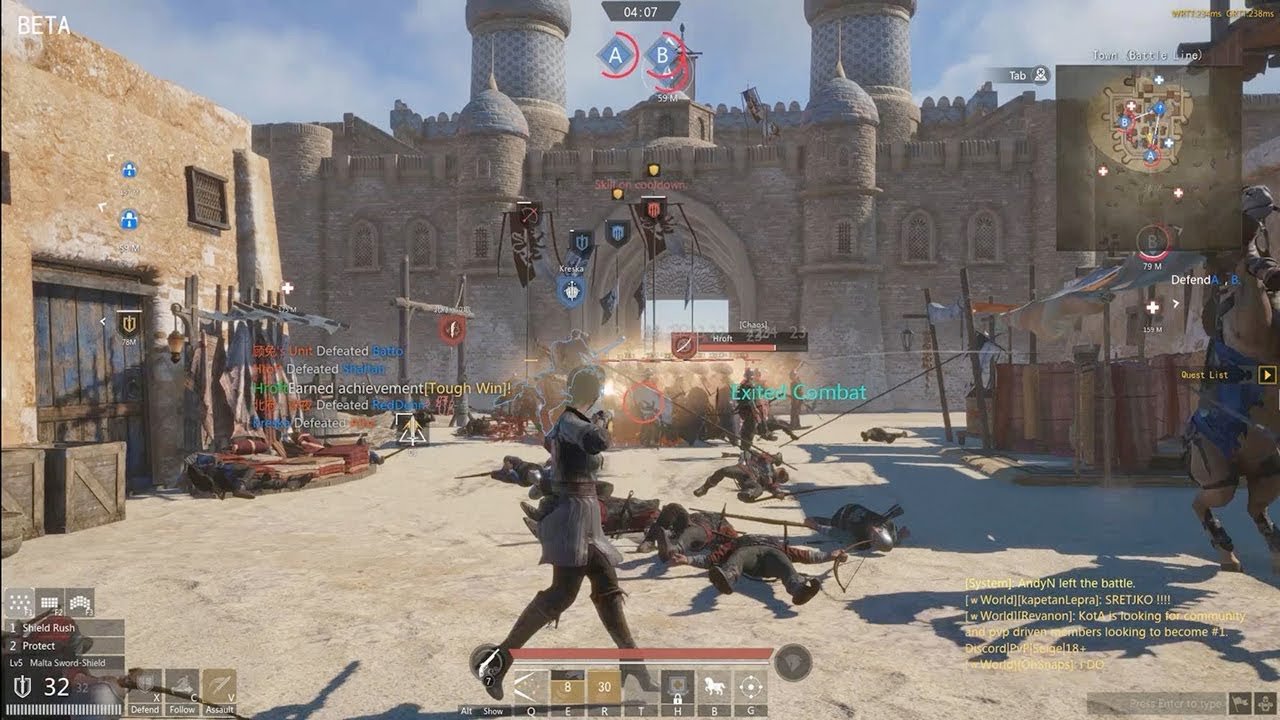Open the town battle minimap

(x=1148, y=157)
